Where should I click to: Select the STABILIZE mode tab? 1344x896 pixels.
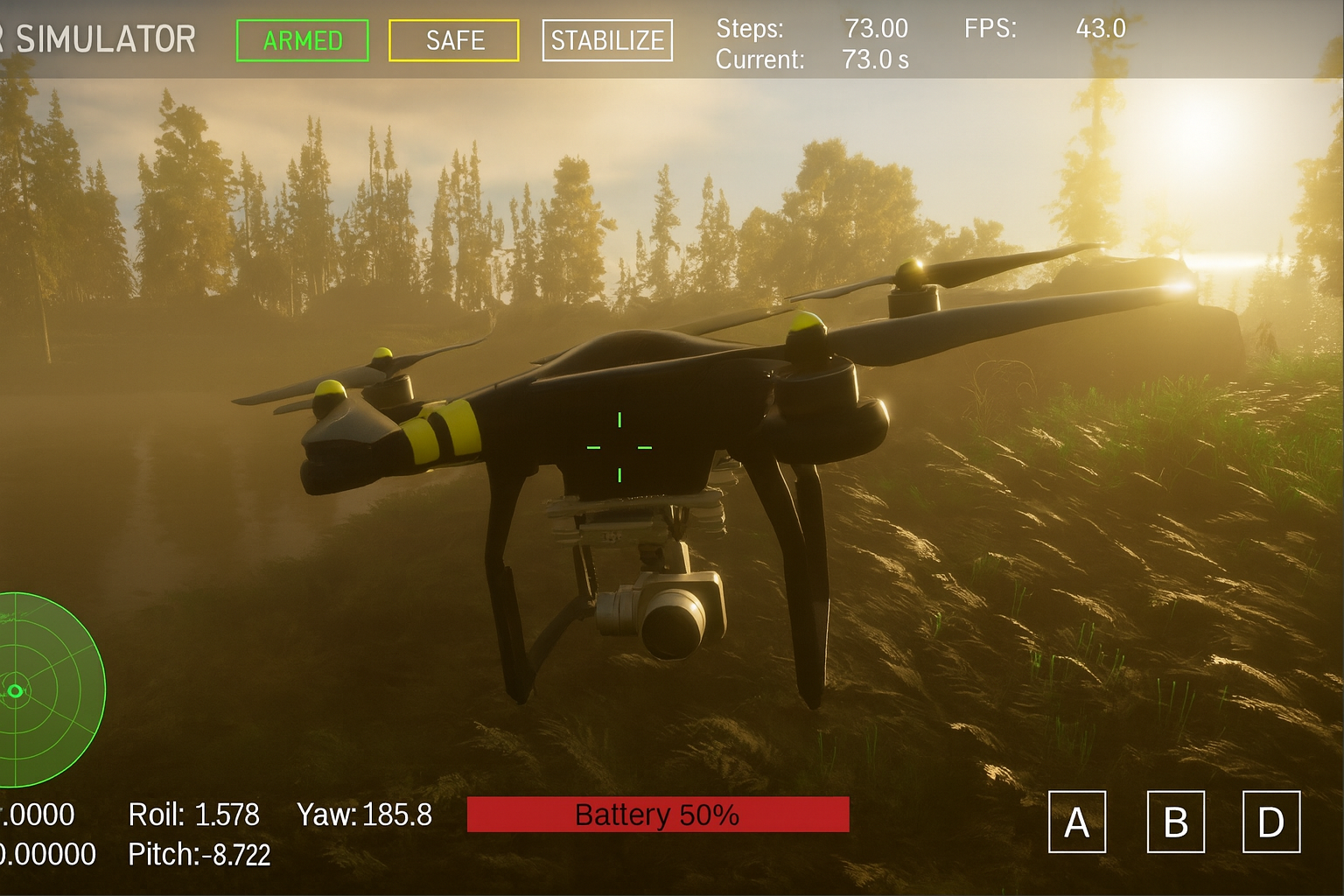607,39
